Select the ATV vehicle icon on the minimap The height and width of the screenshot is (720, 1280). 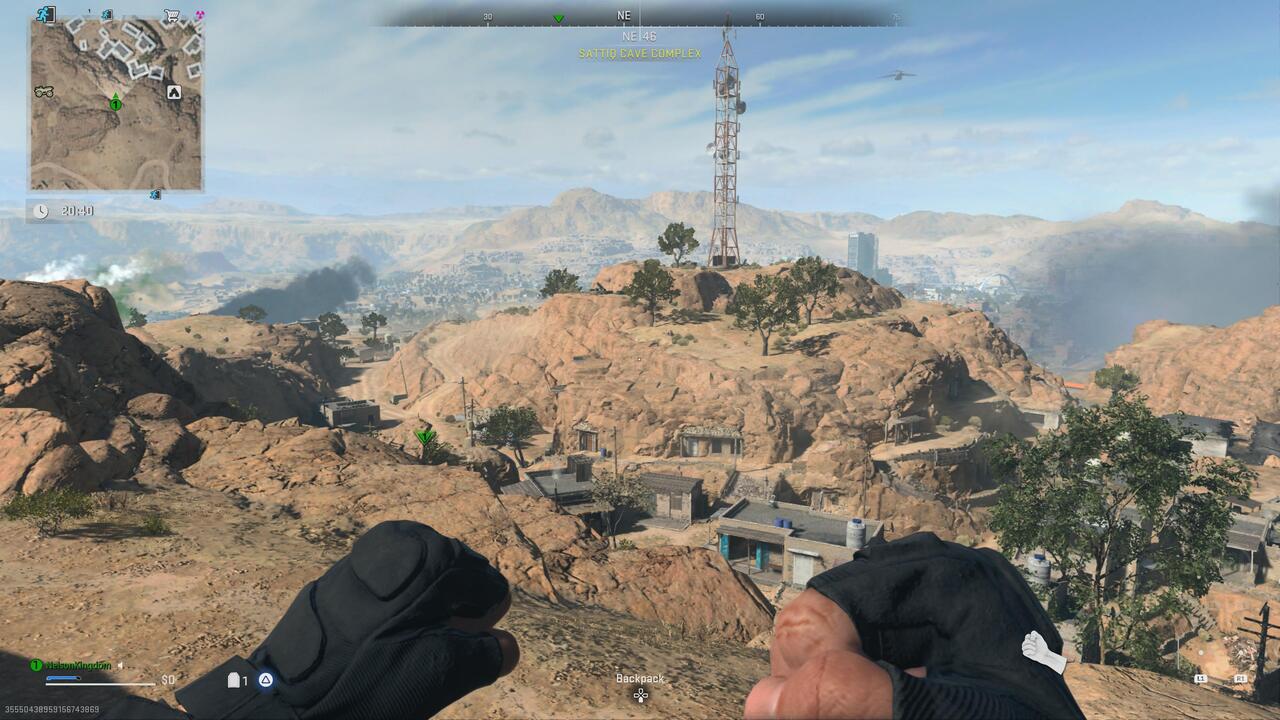pos(46,92)
